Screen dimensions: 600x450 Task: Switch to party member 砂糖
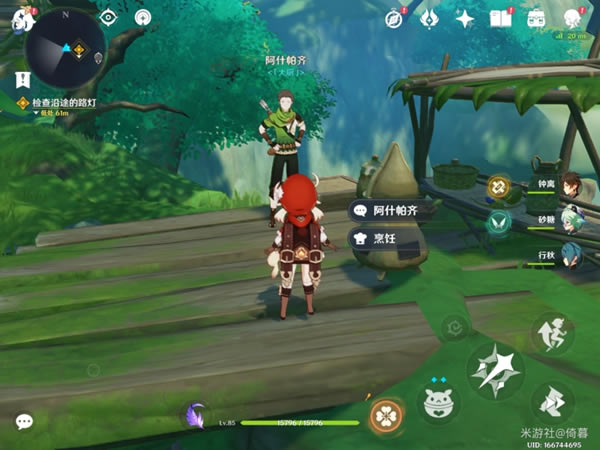[x=570, y=220]
